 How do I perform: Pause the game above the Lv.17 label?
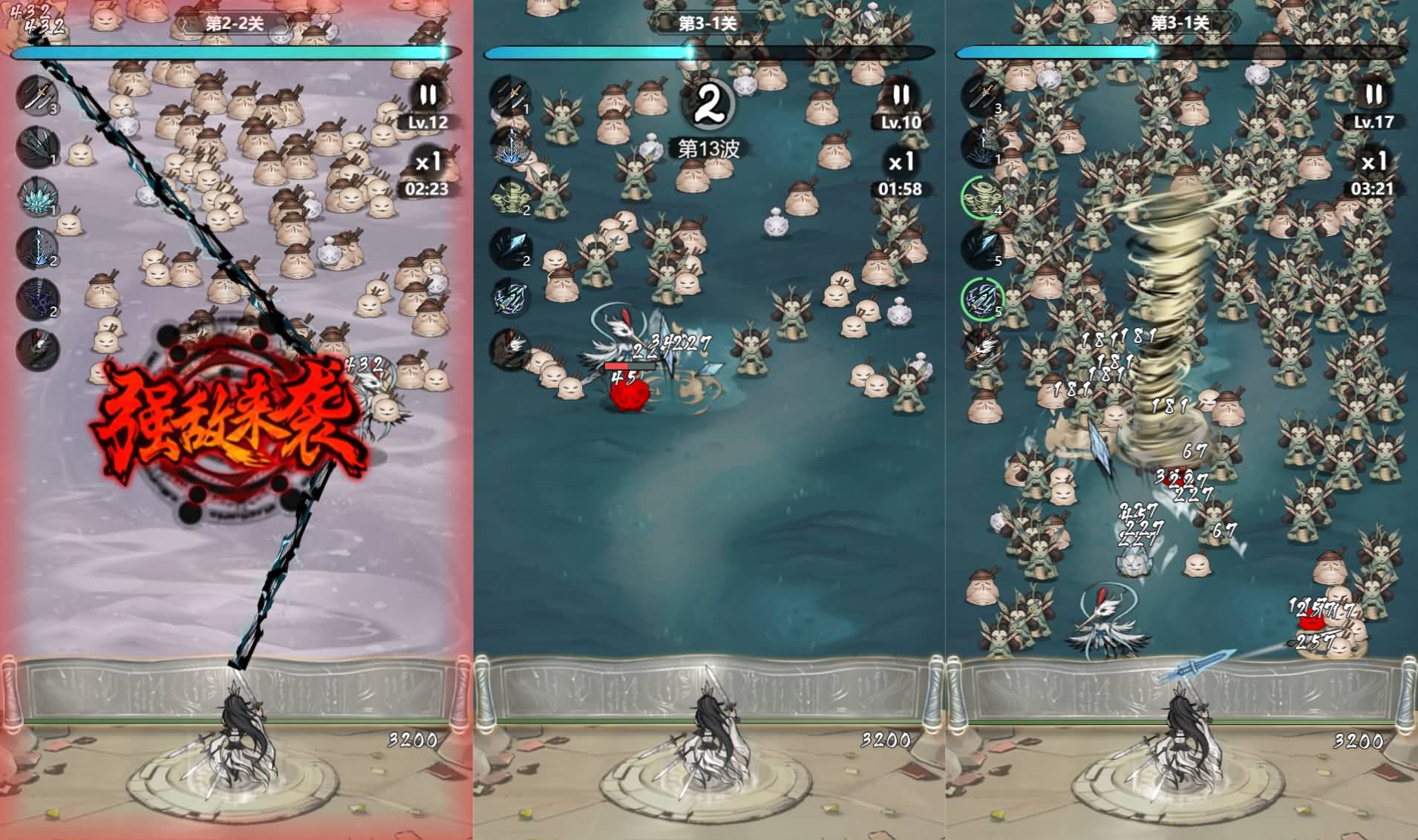(x=1373, y=95)
